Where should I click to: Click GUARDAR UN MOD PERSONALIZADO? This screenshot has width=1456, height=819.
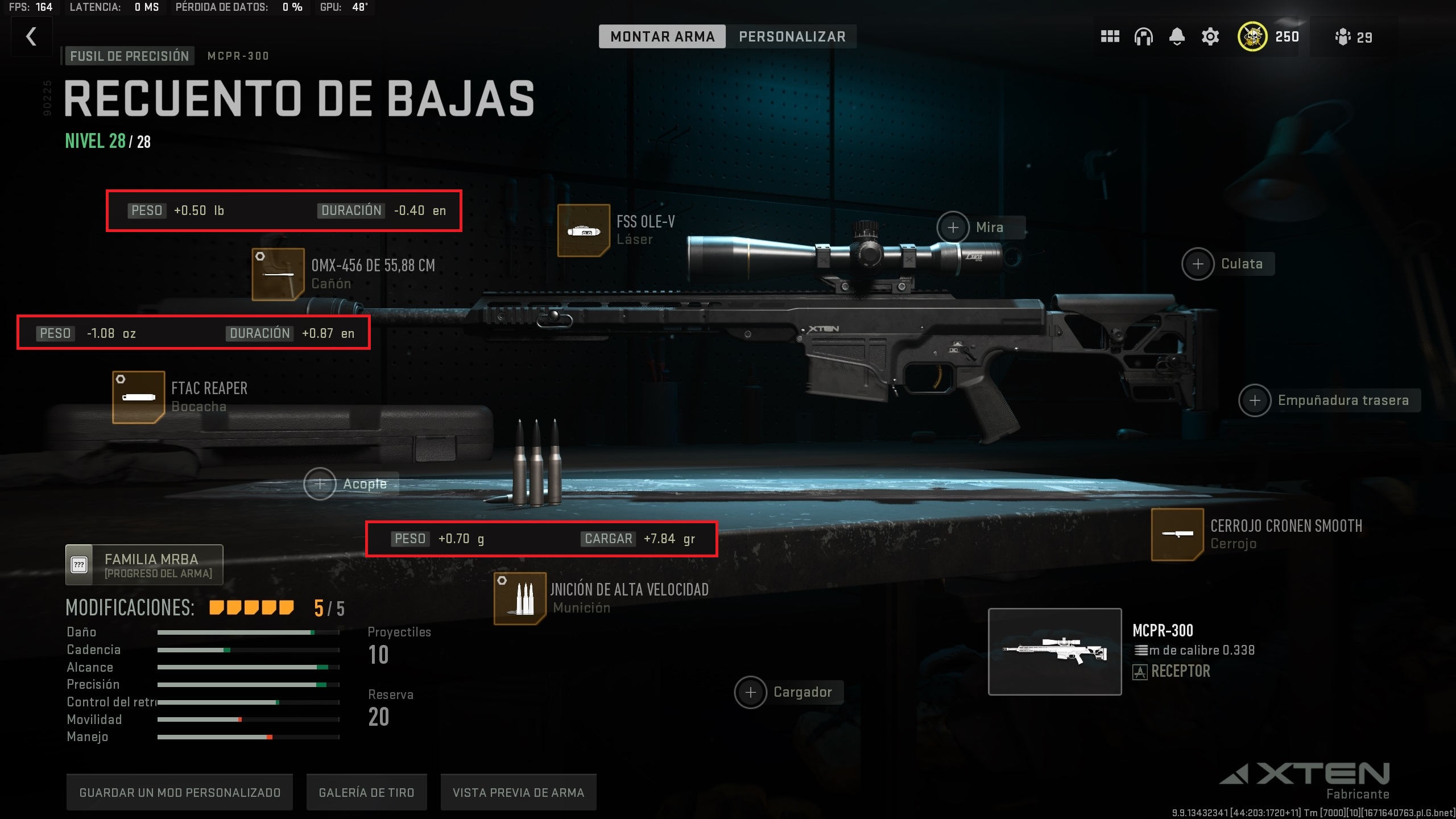coord(180,792)
